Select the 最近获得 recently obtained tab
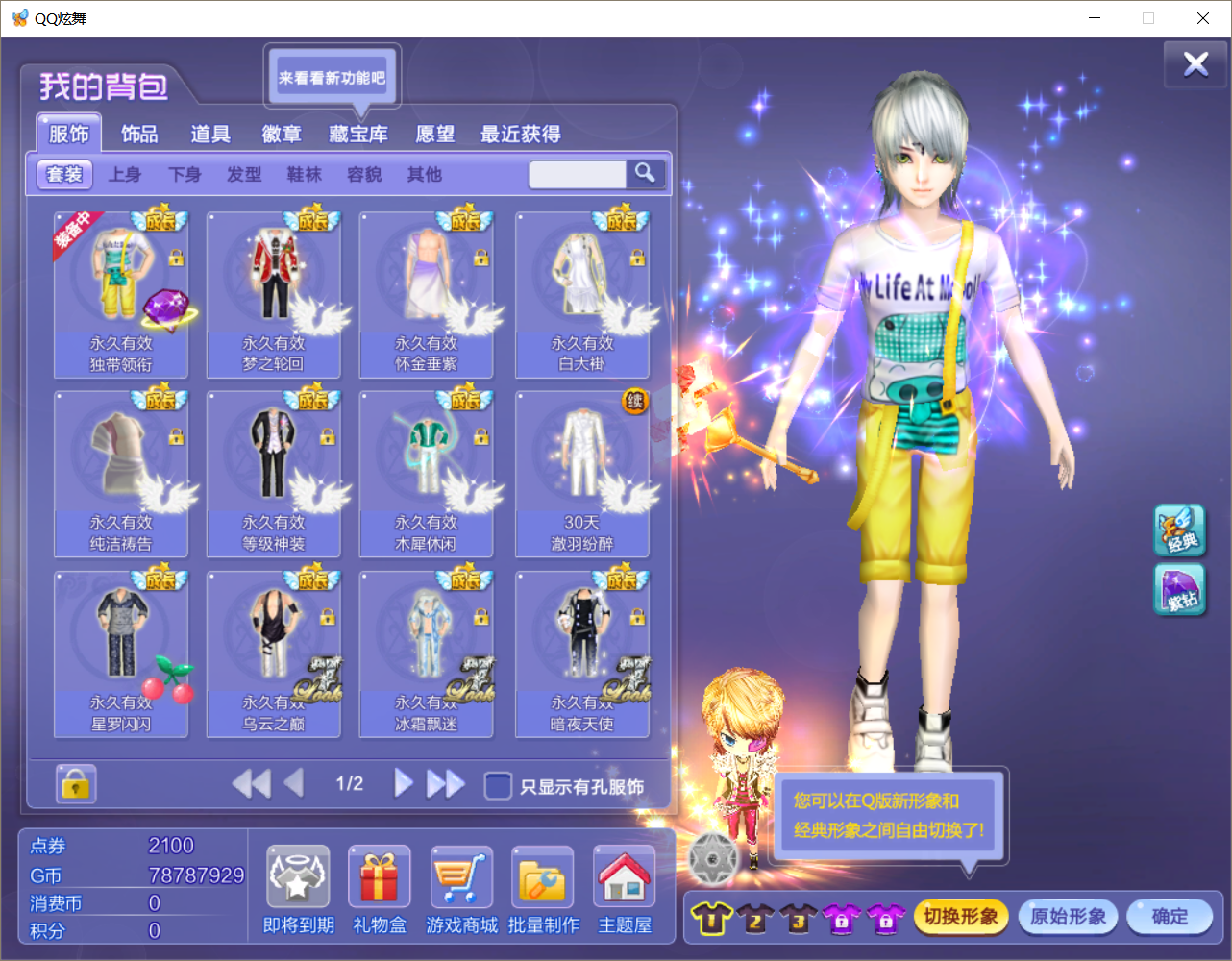 click(520, 135)
